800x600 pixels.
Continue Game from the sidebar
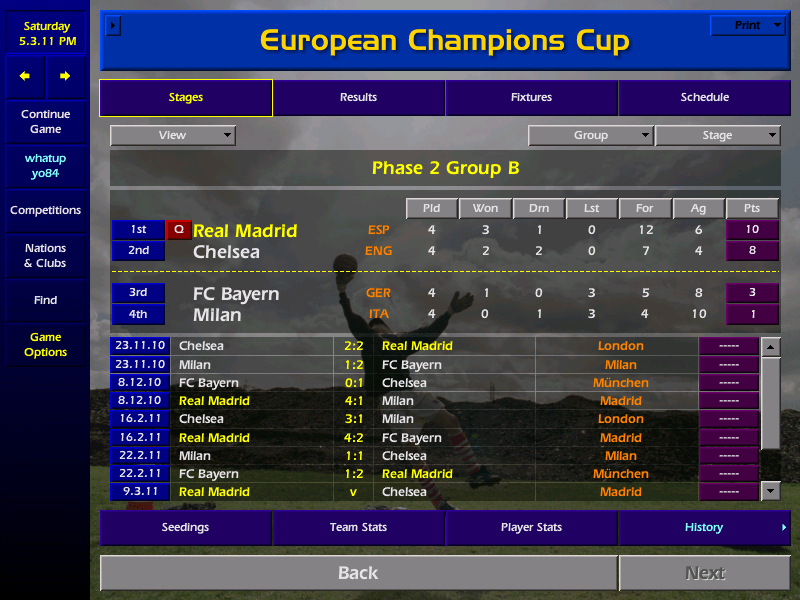point(45,121)
